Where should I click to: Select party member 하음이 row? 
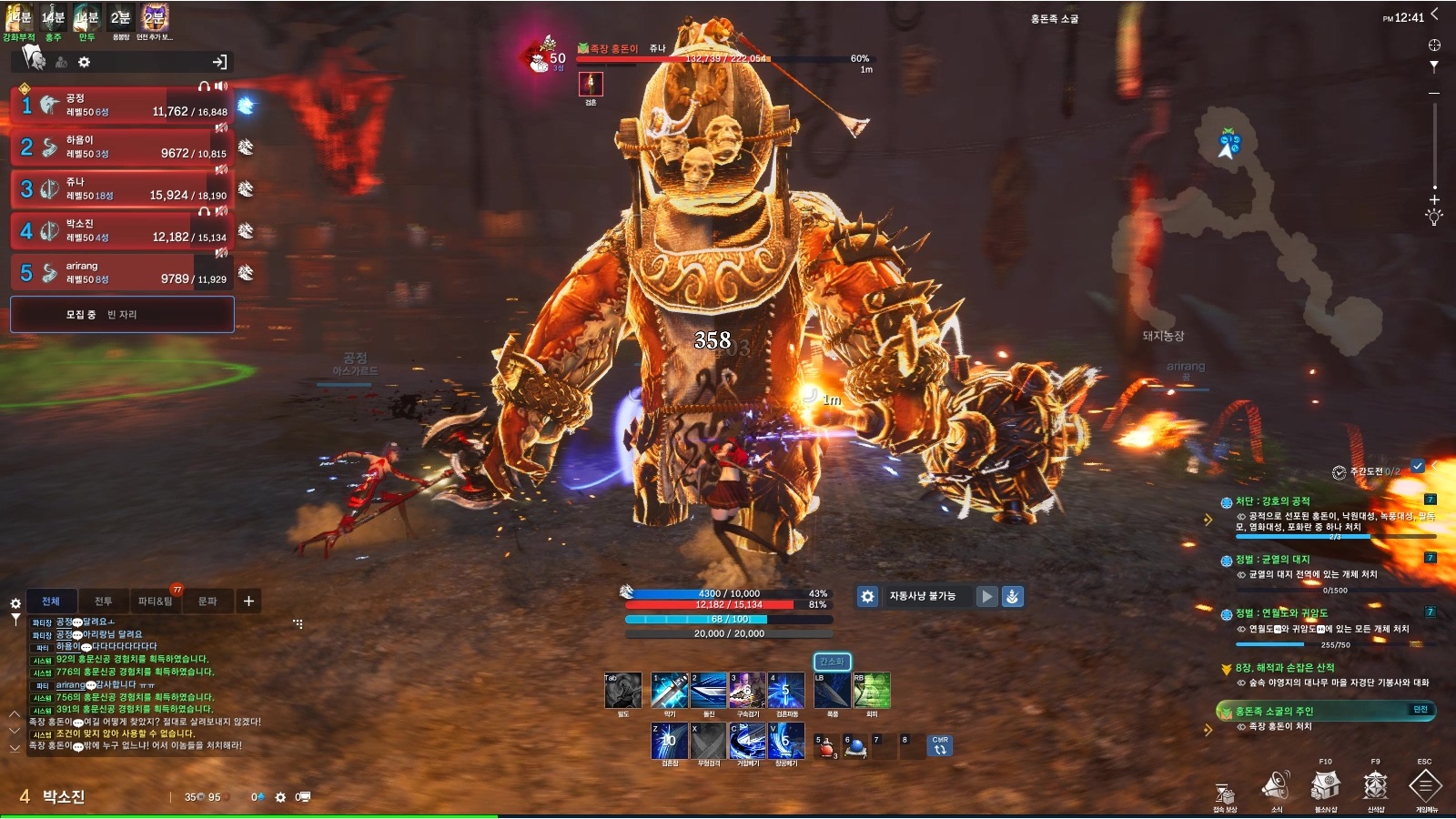coord(122,147)
